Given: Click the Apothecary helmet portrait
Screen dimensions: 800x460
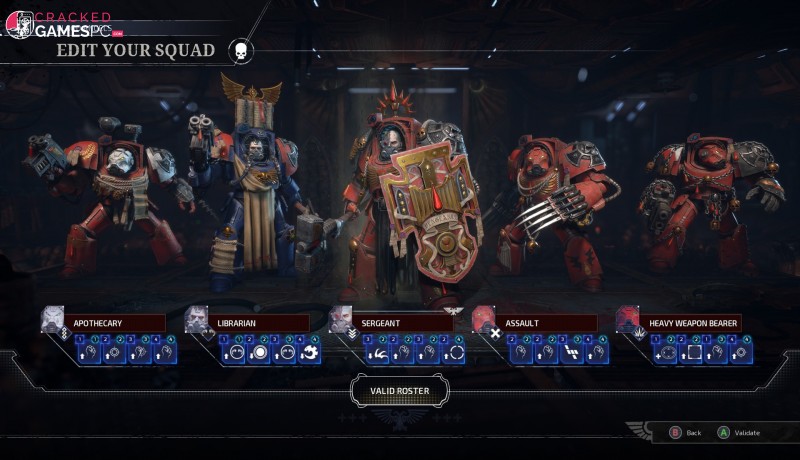Looking at the screenshot, I should [52, 319].
